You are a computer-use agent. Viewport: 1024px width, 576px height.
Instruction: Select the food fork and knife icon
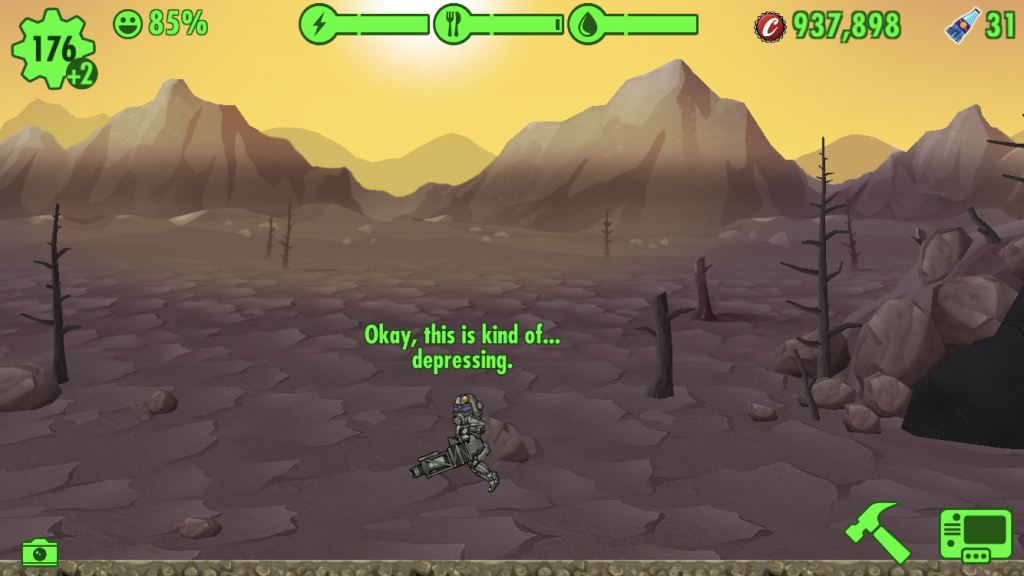pos(452,24)
